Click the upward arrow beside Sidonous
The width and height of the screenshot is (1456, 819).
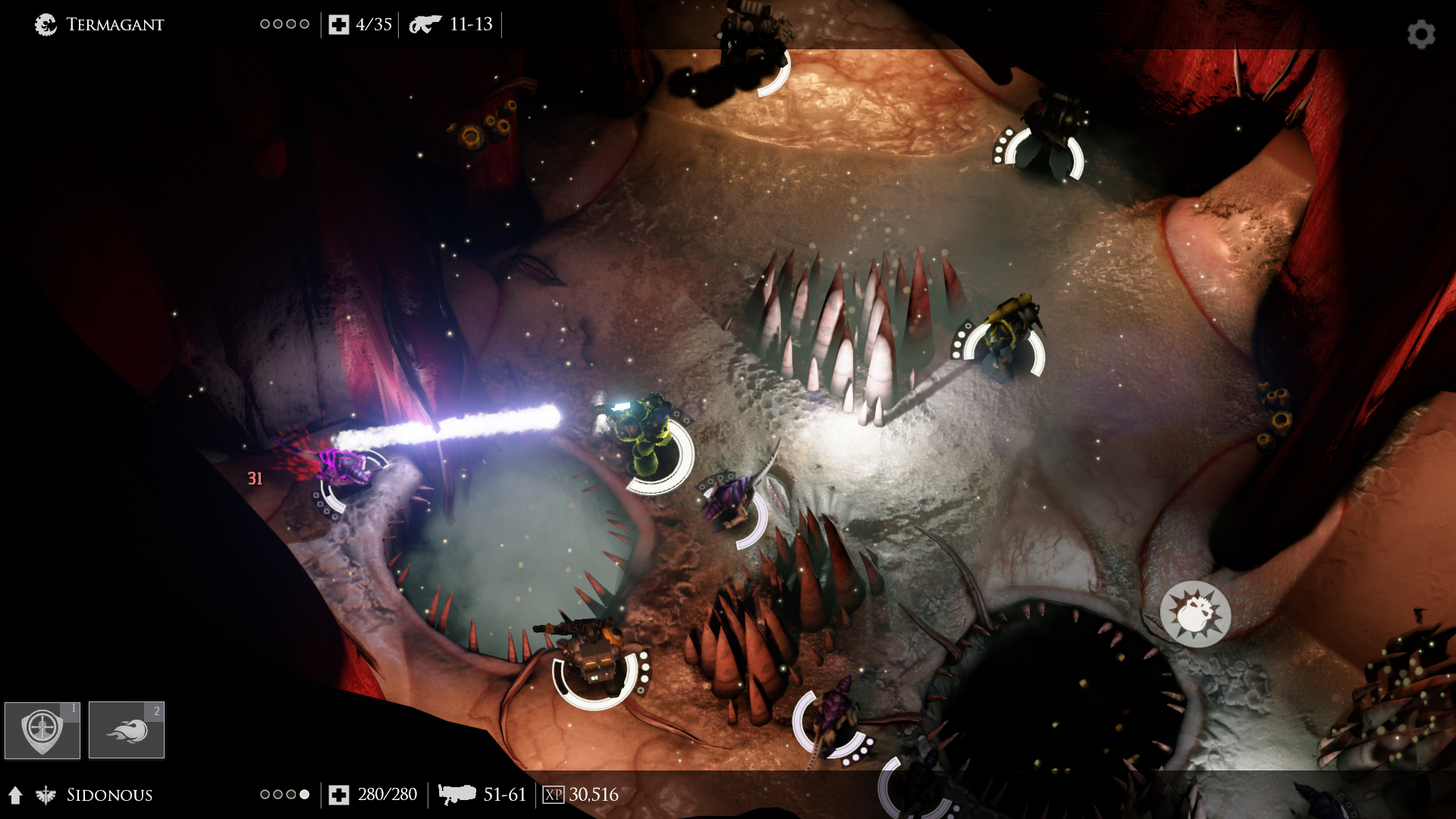tap(16, 795)
